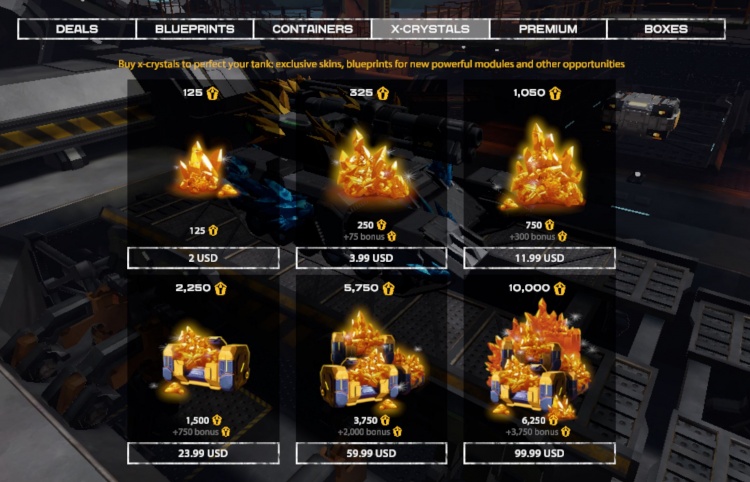The width and height of the screenshot is (750, 482).
Task: Purchase the 99.99 USD crystal pack
Action: (539, 453)
